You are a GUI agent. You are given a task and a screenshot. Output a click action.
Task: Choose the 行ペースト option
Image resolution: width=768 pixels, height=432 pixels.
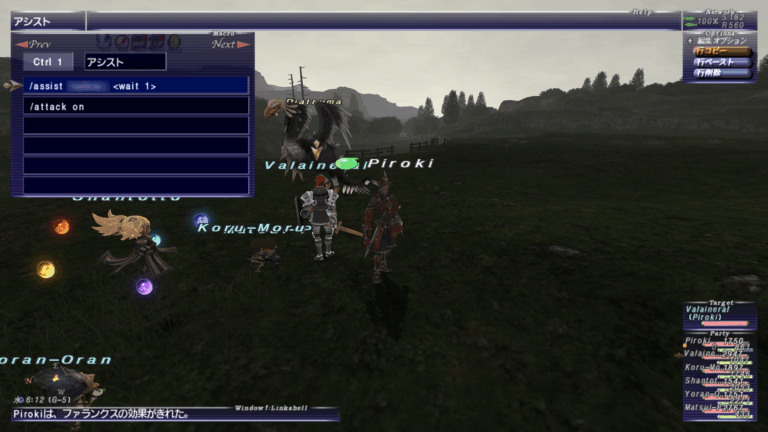tap(722, 62)
